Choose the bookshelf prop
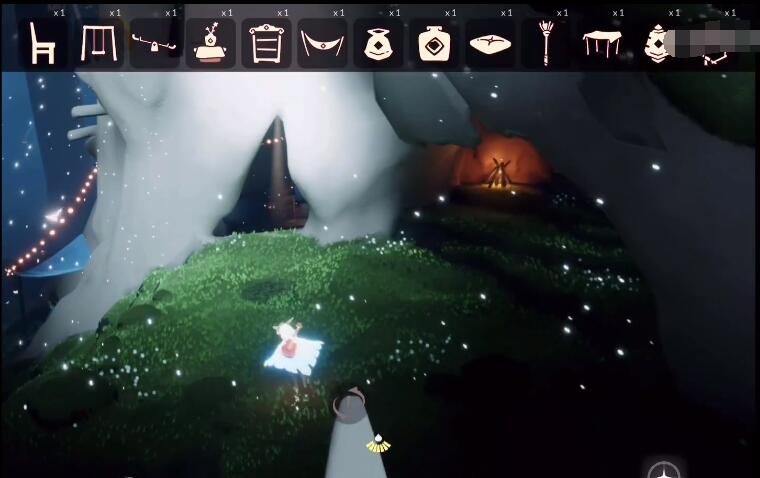The width and height of the screenshot is (760, 478). [x=266, y=44]
